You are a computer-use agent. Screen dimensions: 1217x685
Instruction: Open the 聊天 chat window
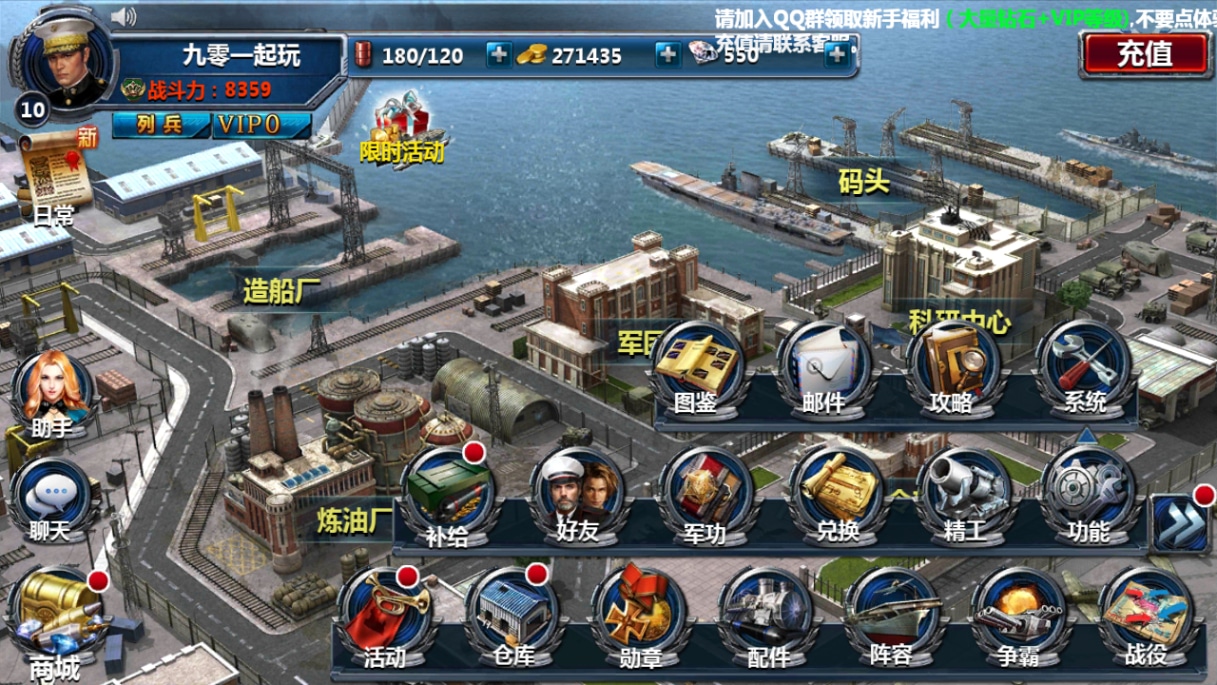pyautogui.click(x=50, y=500)
